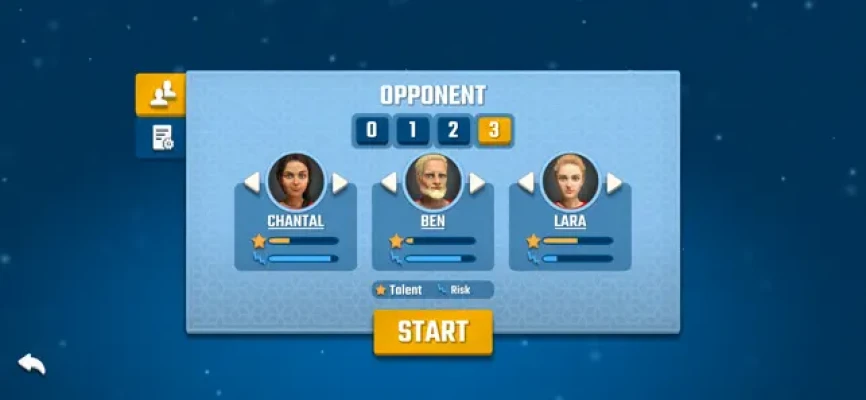Click the right arrow beside Lara's portrait
This screenshot has width=866, height=400.
coord(614,183)
